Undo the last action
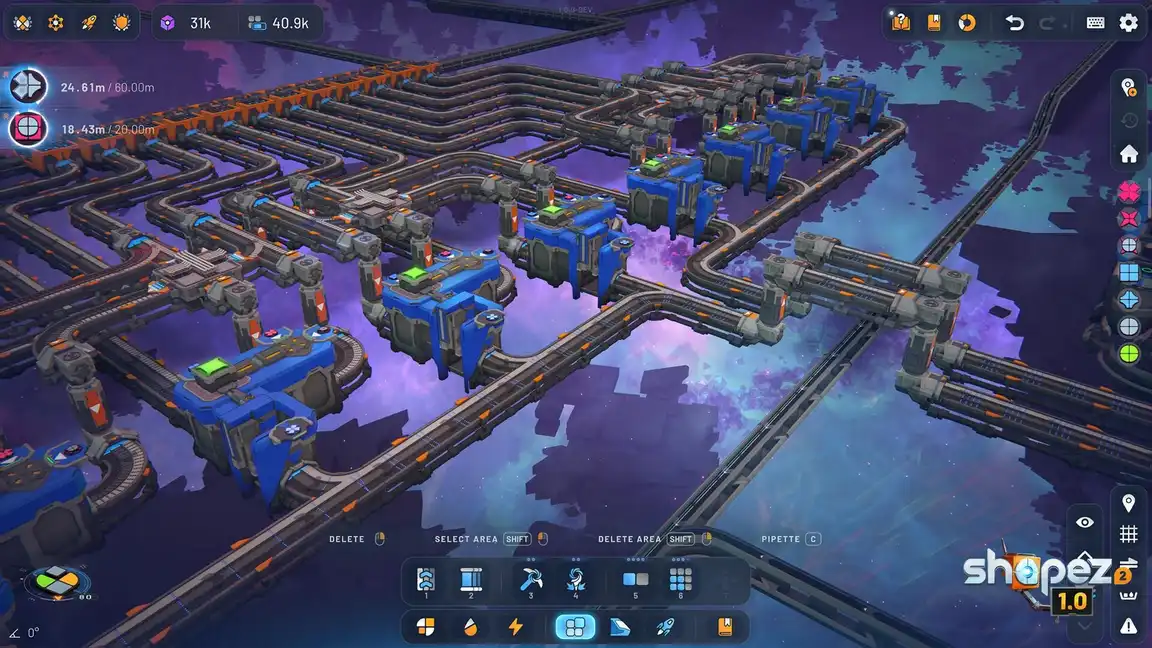 [1015, 22]
